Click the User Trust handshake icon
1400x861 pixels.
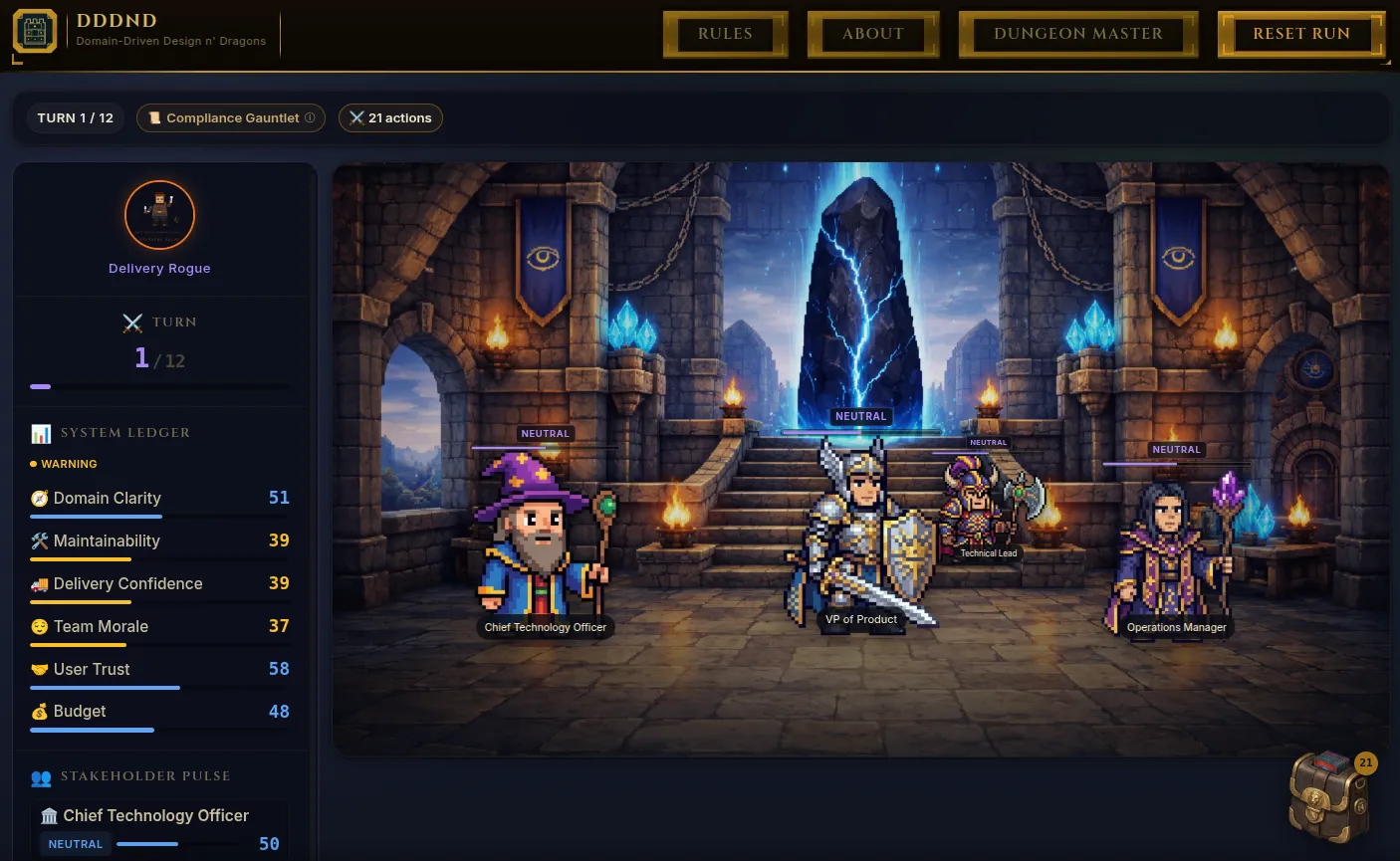click(x=40, y=669)
